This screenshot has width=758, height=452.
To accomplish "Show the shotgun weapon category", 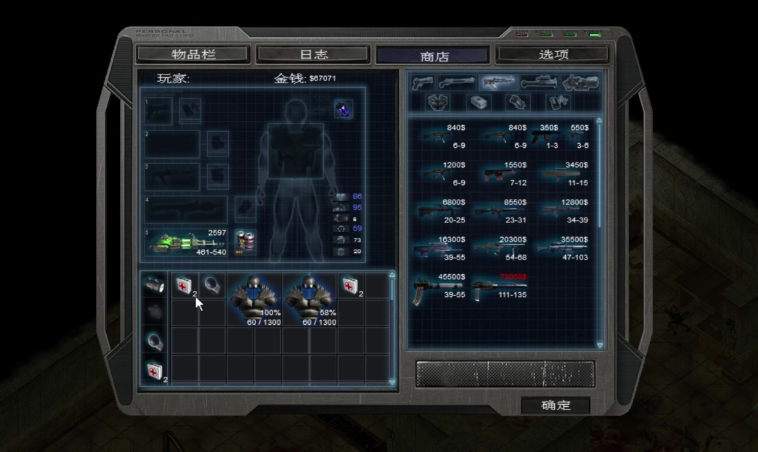I will point(458,81).
